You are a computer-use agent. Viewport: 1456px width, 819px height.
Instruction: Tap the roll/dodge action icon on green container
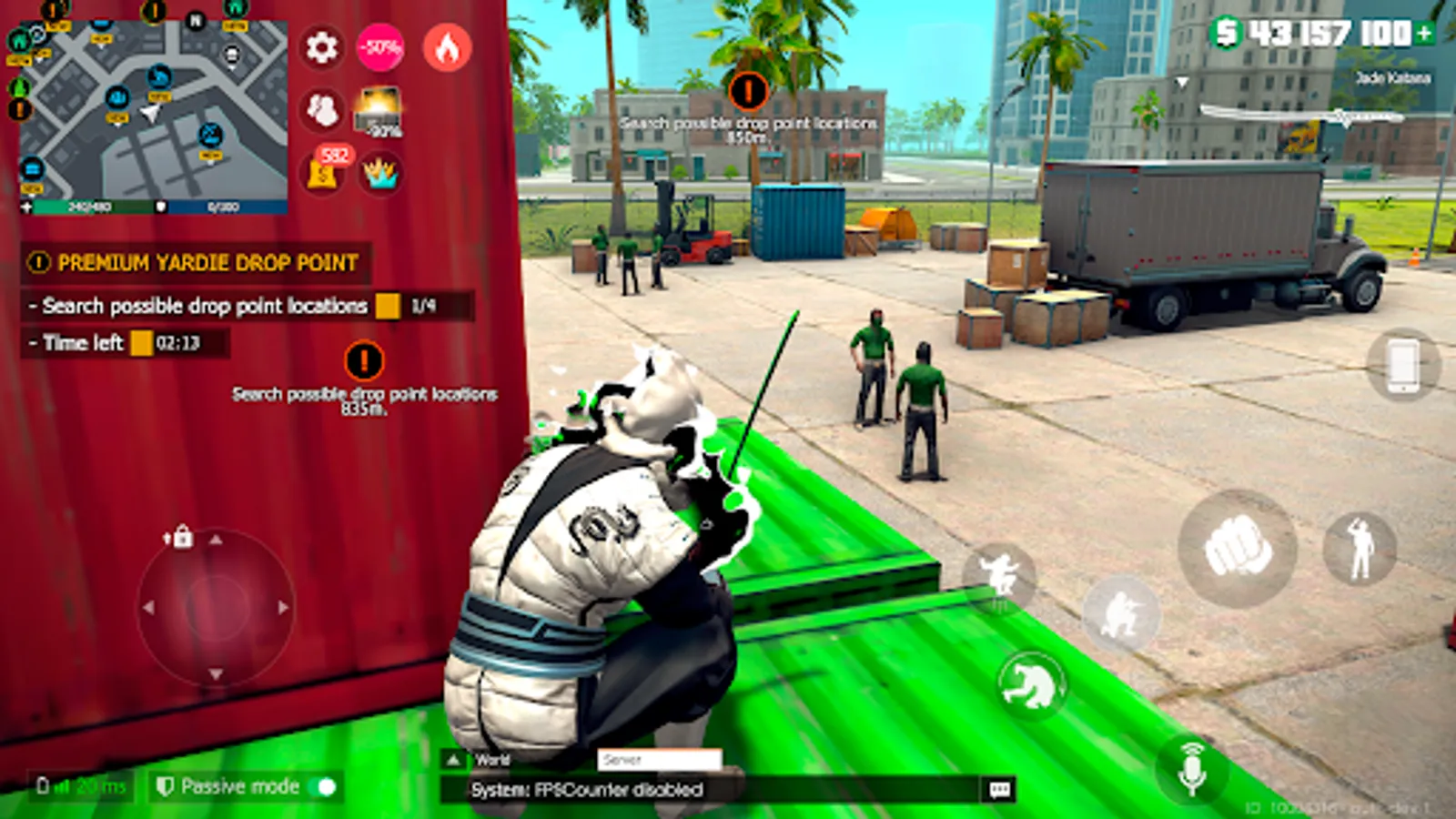1033,684
